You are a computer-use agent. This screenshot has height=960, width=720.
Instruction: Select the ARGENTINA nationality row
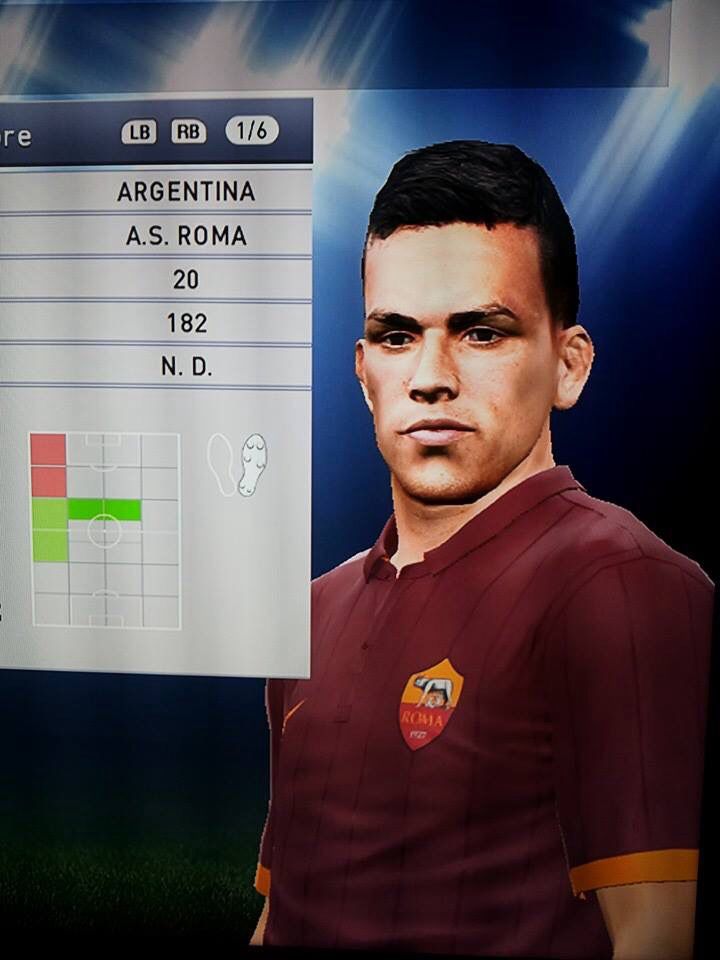coord(186,191)
